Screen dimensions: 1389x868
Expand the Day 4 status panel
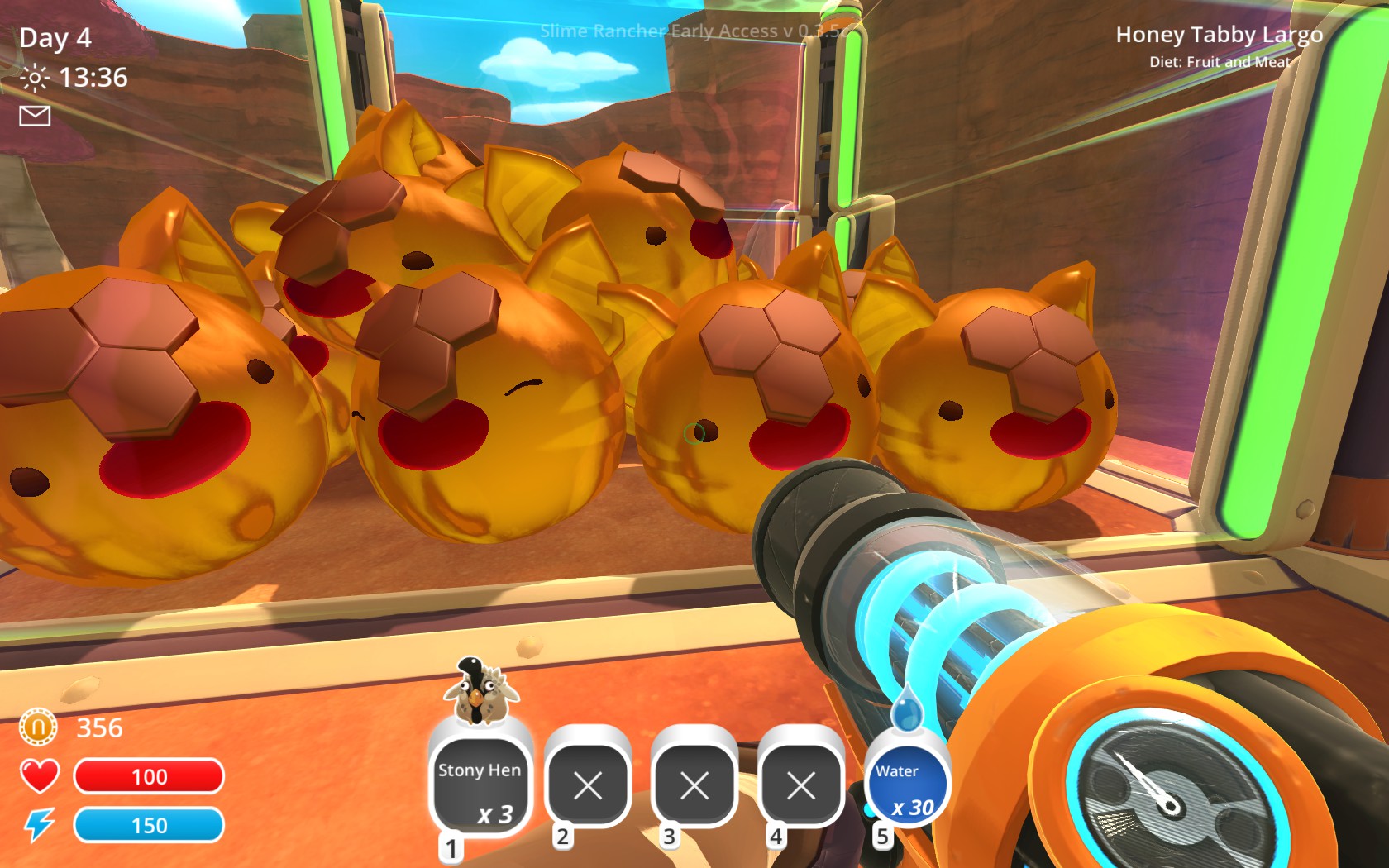55,38
